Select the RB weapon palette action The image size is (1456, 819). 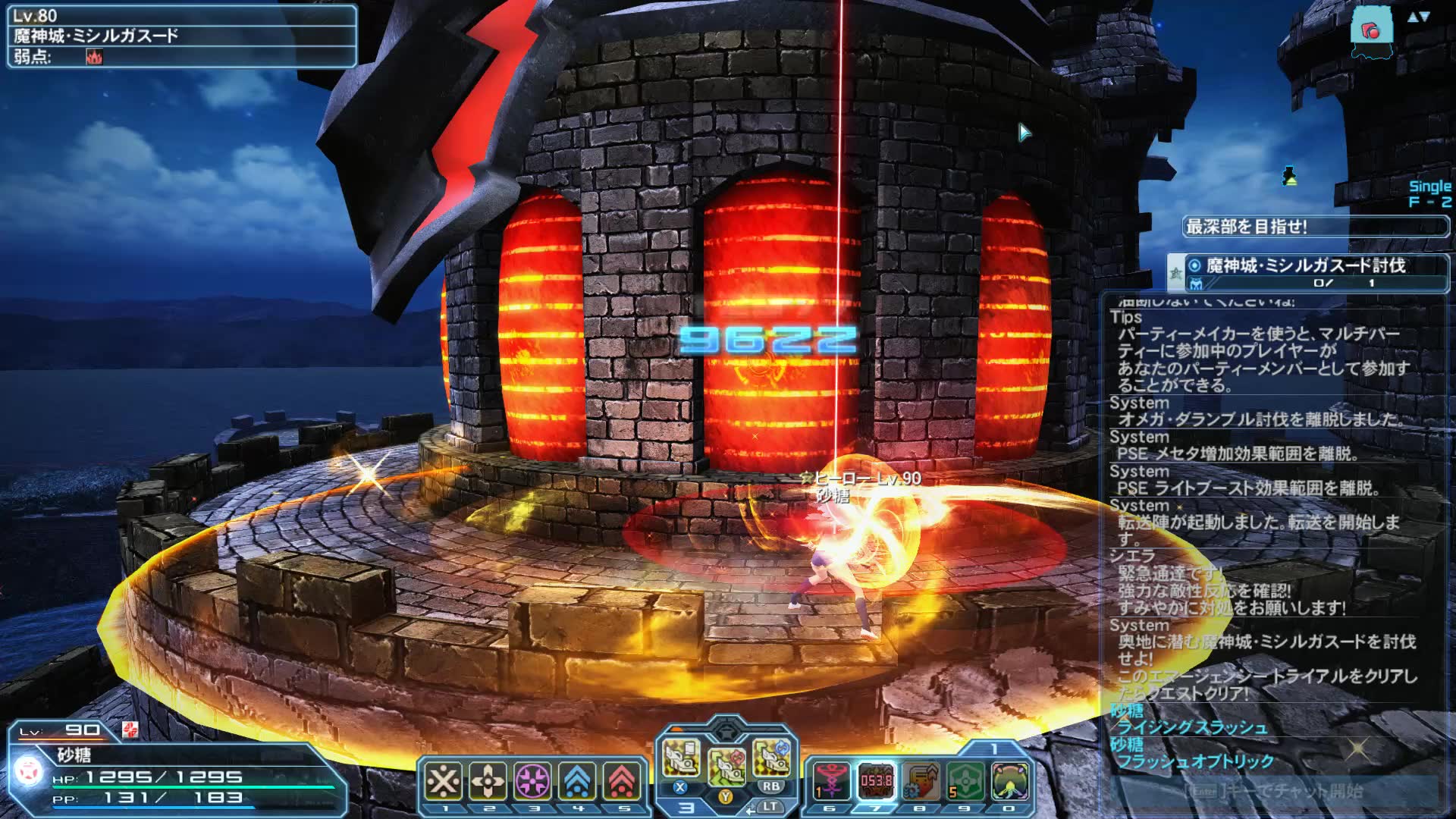(x=771, y=759)
